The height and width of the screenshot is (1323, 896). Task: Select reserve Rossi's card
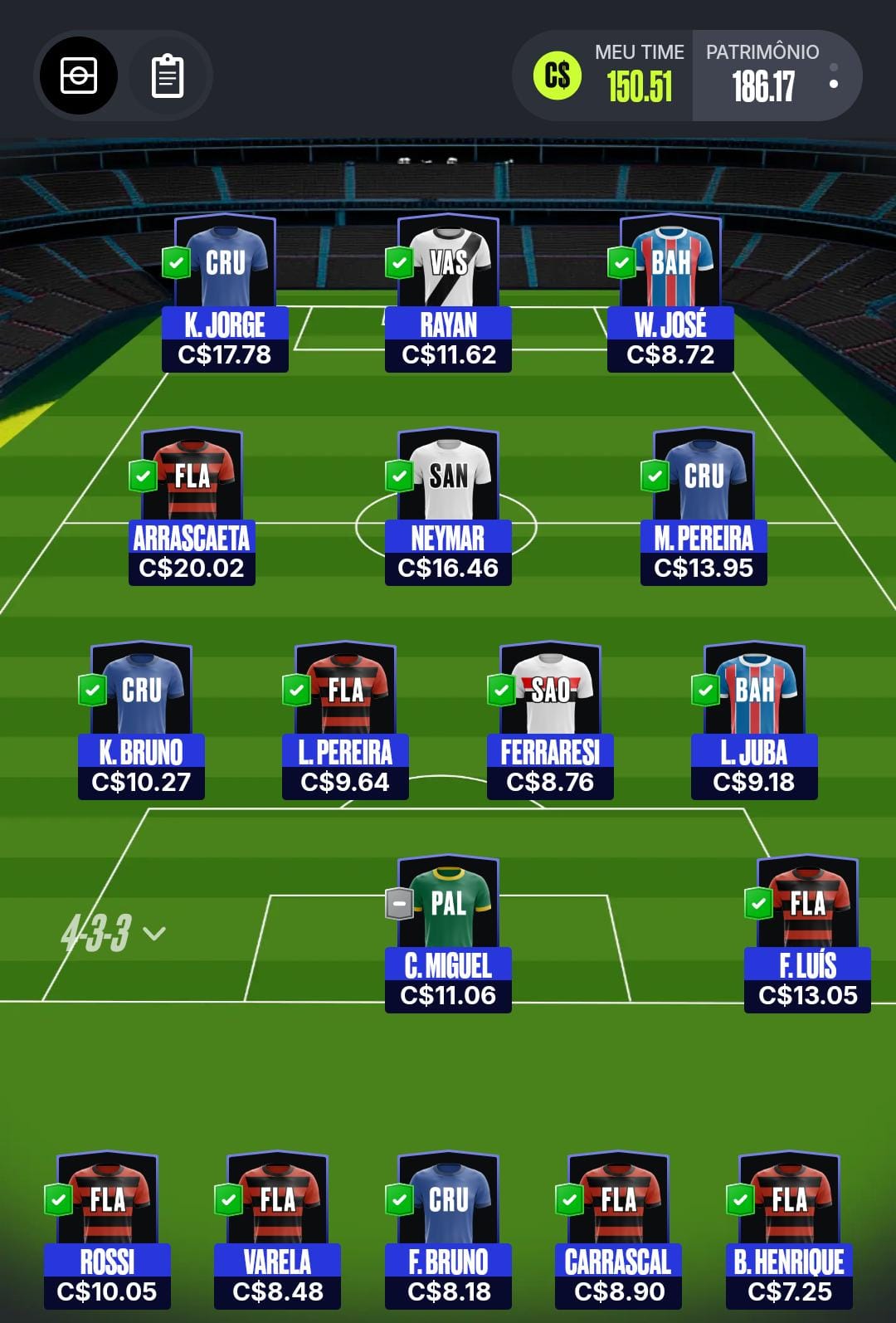(107, 1229)
